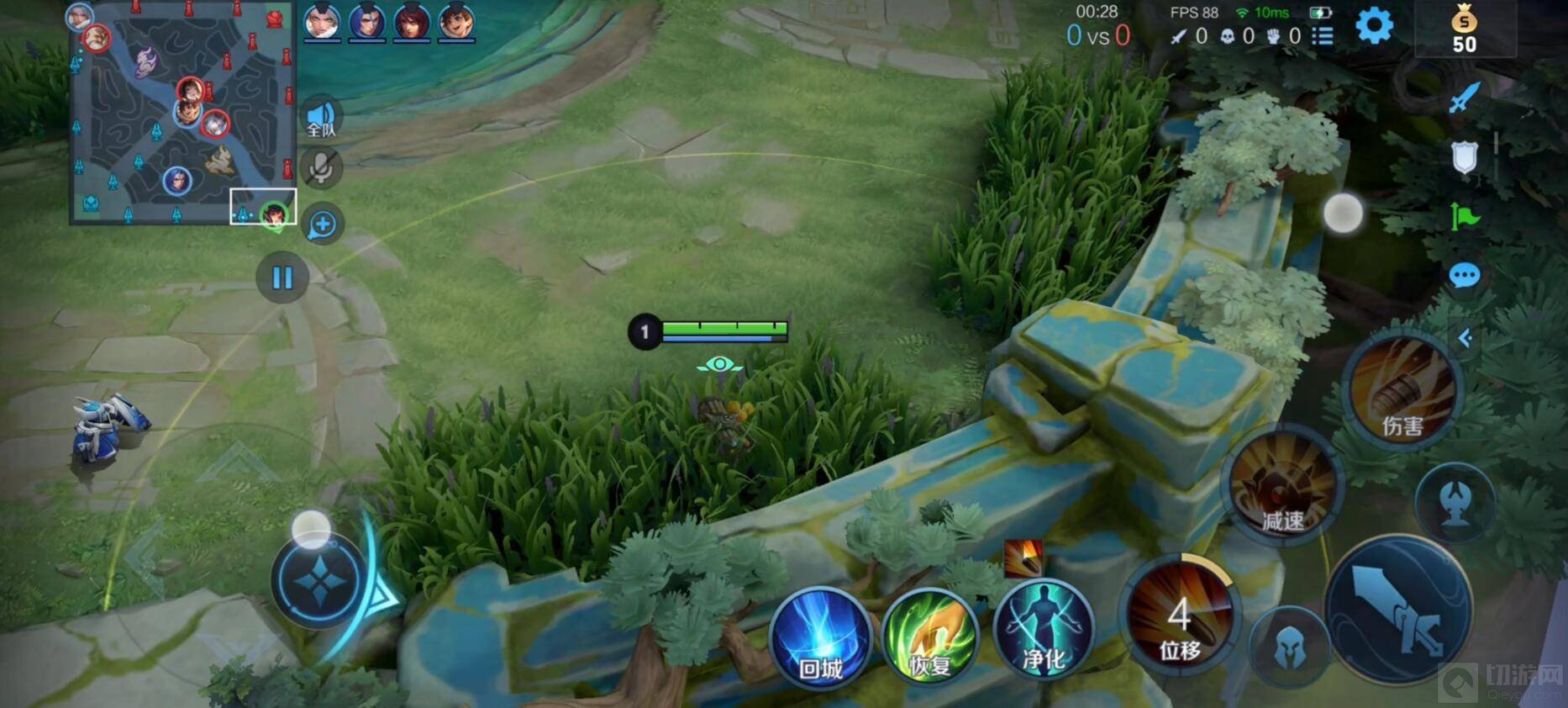Screen dimensions: 1568x708
Task: Cast the 减速 slow skill
Action: pyautogui.click(x=1281, y=486)
